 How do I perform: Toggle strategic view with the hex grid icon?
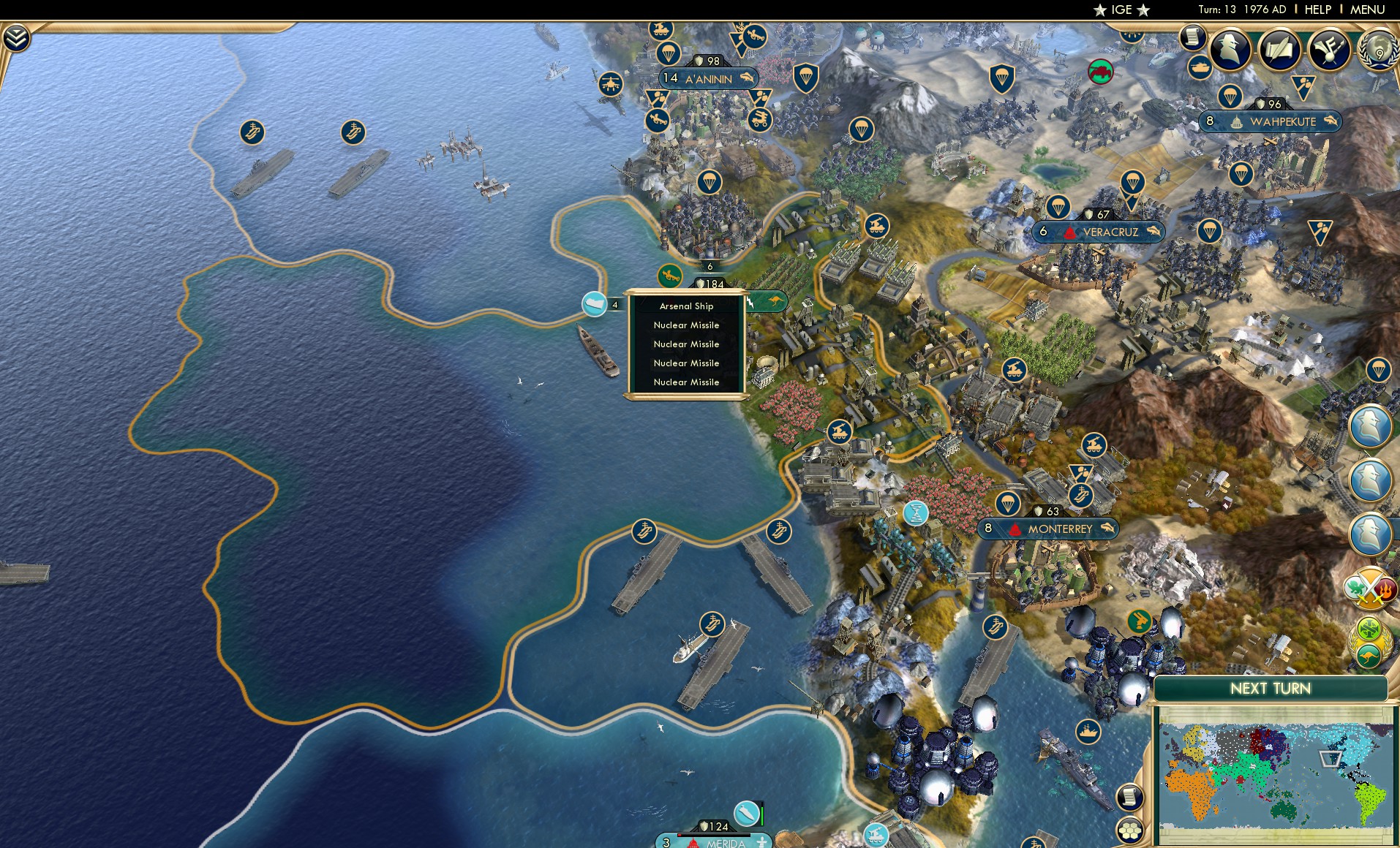click(x=1130, y=830)
